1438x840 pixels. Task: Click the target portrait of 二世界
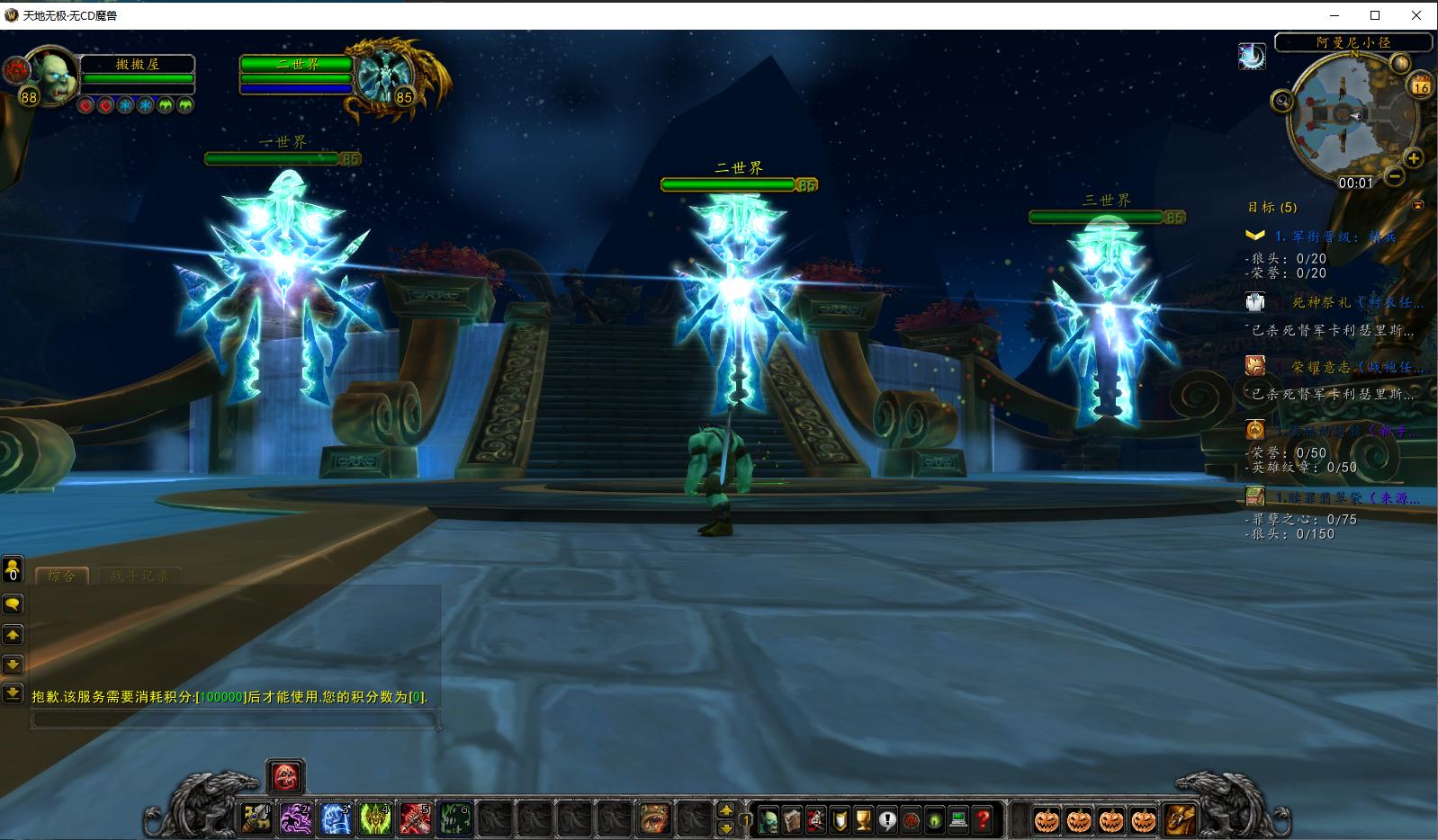(384, 76)
